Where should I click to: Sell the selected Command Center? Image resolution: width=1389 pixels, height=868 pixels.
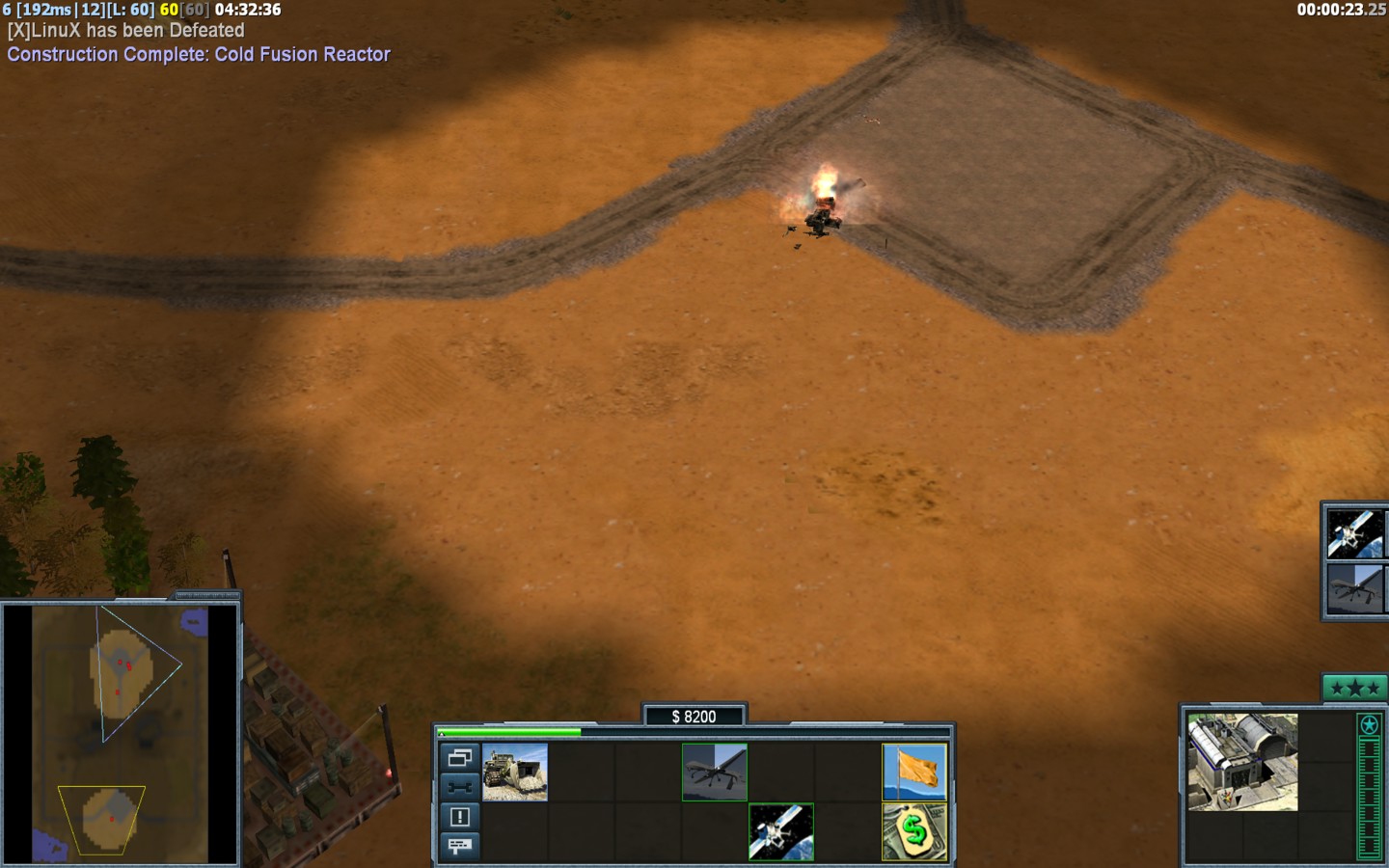[x=914, y=831]
